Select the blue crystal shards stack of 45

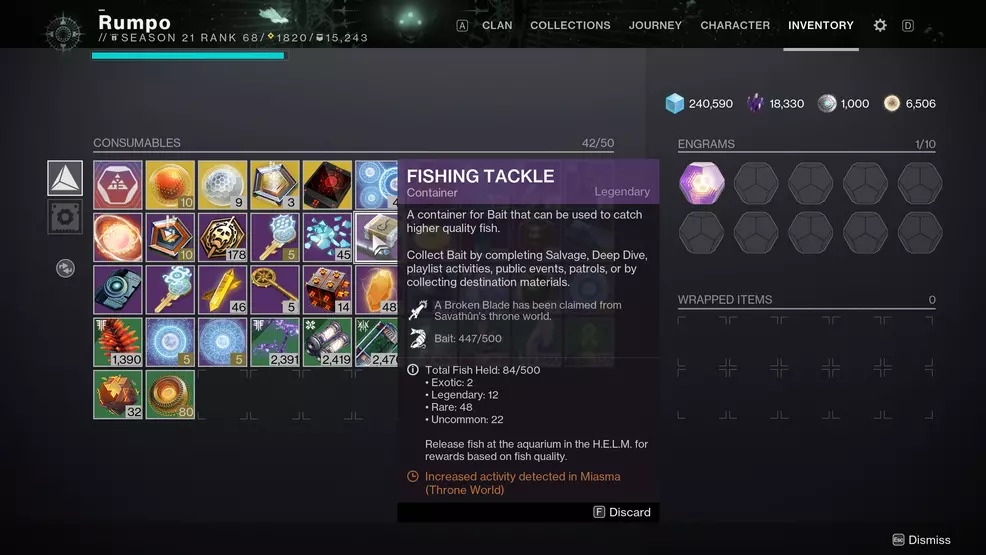point(326,237)
